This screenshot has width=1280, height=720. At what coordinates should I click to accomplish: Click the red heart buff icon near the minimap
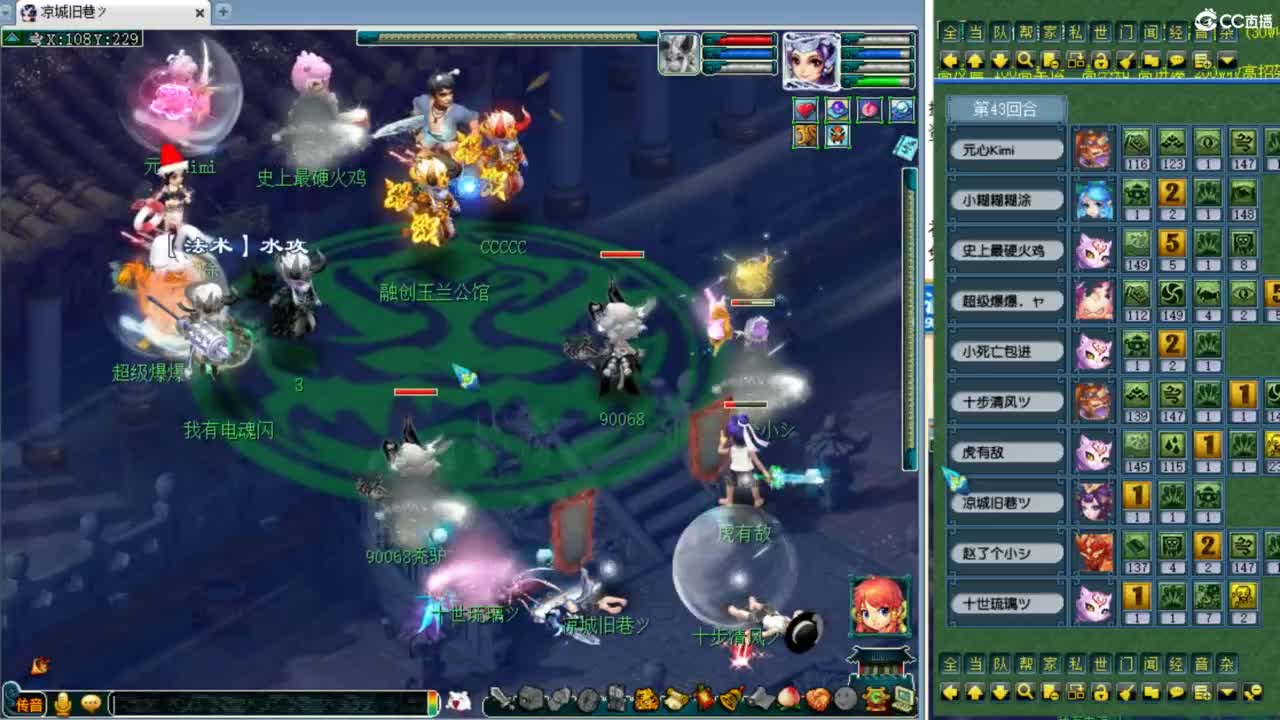point(805,112)
